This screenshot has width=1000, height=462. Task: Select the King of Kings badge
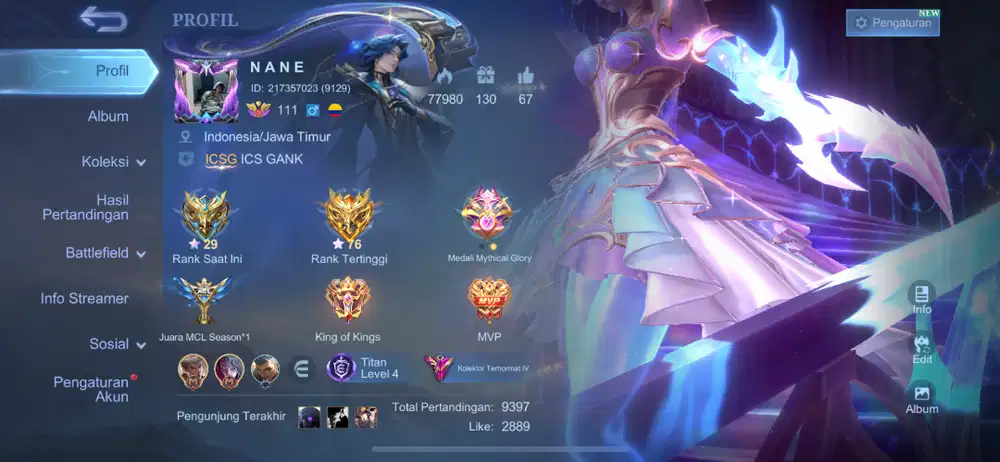[x=347, y=300]
